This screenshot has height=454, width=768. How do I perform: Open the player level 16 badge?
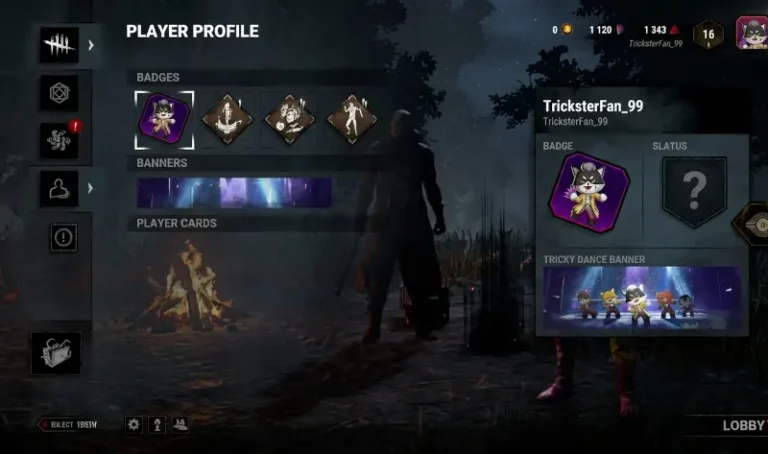pos(708,34)
